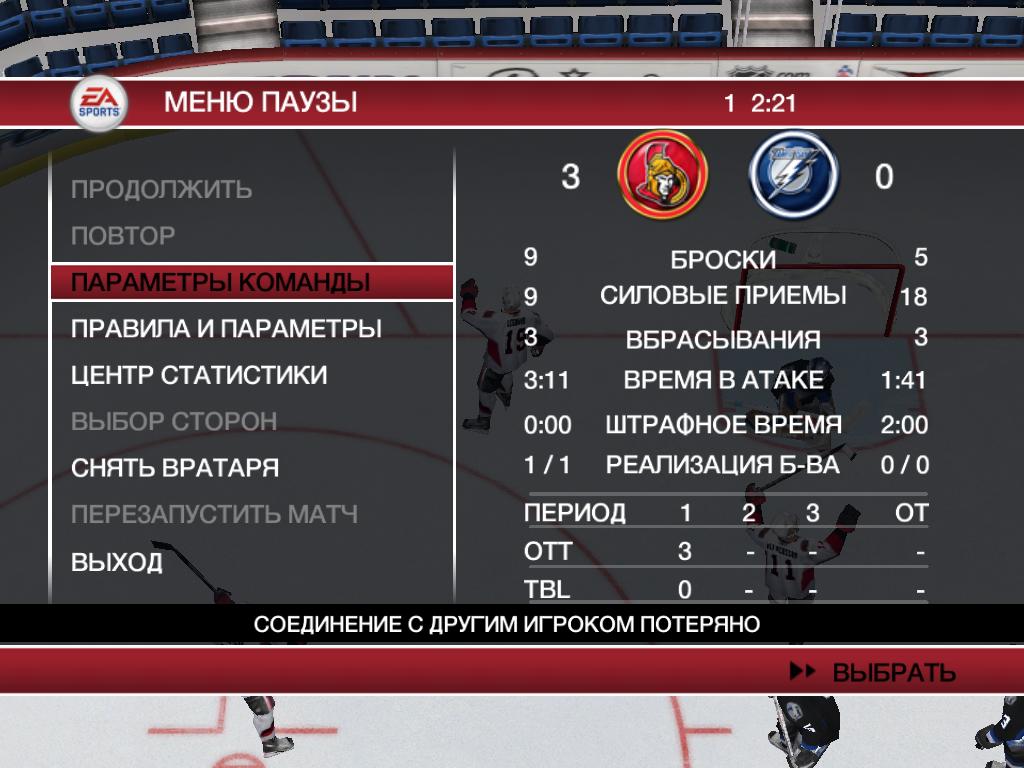Screen dimensions: 1024x768
Task: Click ВЫХОД to exit the match
Action: (117, 562)
